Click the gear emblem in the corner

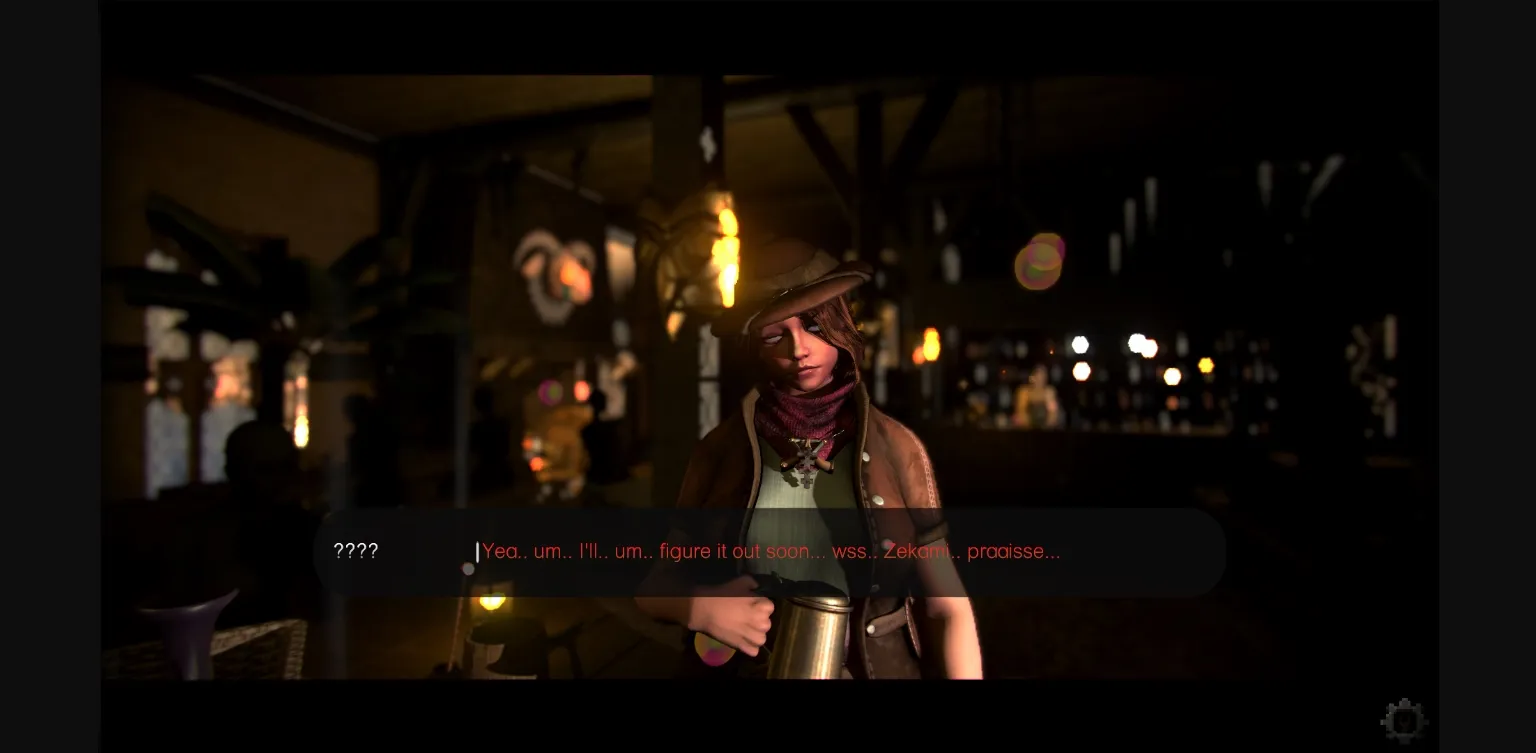point(1404,719)
